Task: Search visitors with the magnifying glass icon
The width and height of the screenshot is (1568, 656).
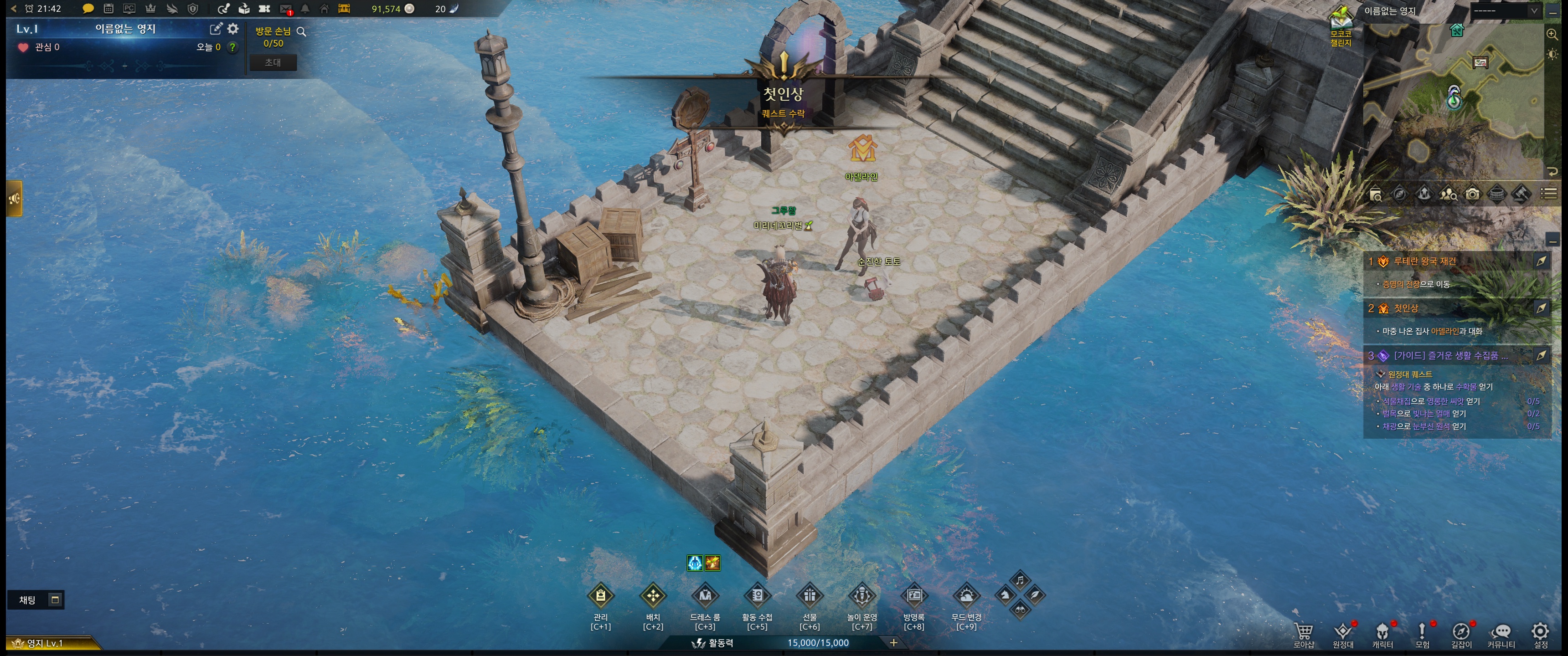Action: click(x=301, y=31)
